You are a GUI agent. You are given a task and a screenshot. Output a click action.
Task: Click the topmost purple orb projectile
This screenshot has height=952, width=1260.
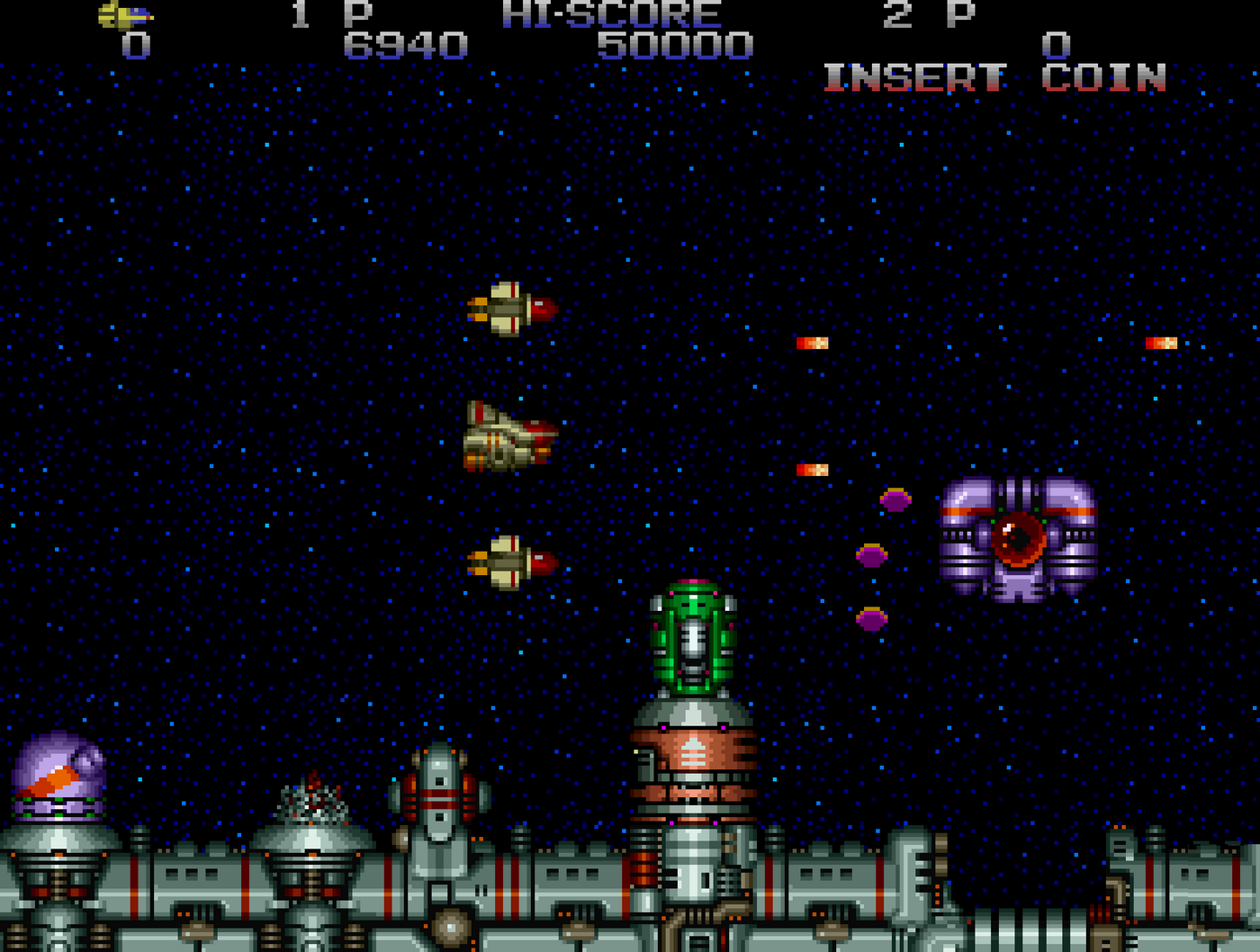coord(895,501)
